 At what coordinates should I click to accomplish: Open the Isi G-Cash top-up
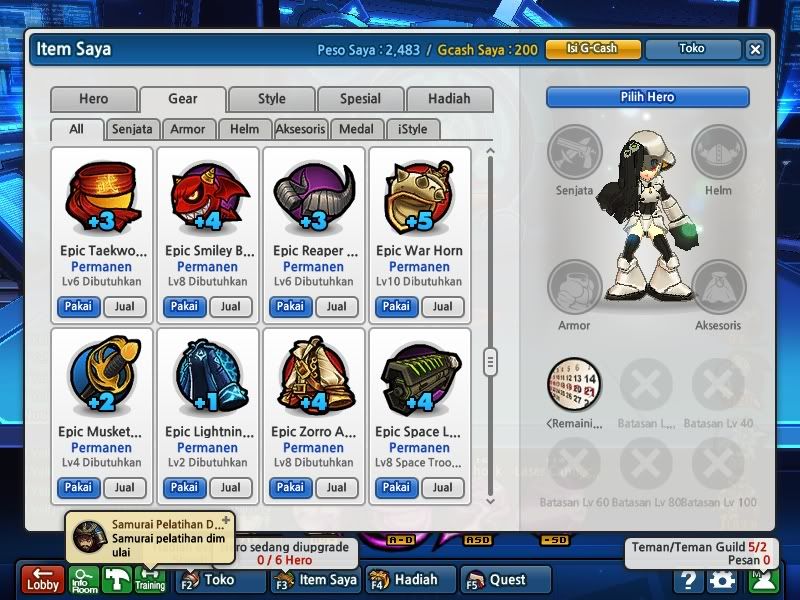(592, 48)
